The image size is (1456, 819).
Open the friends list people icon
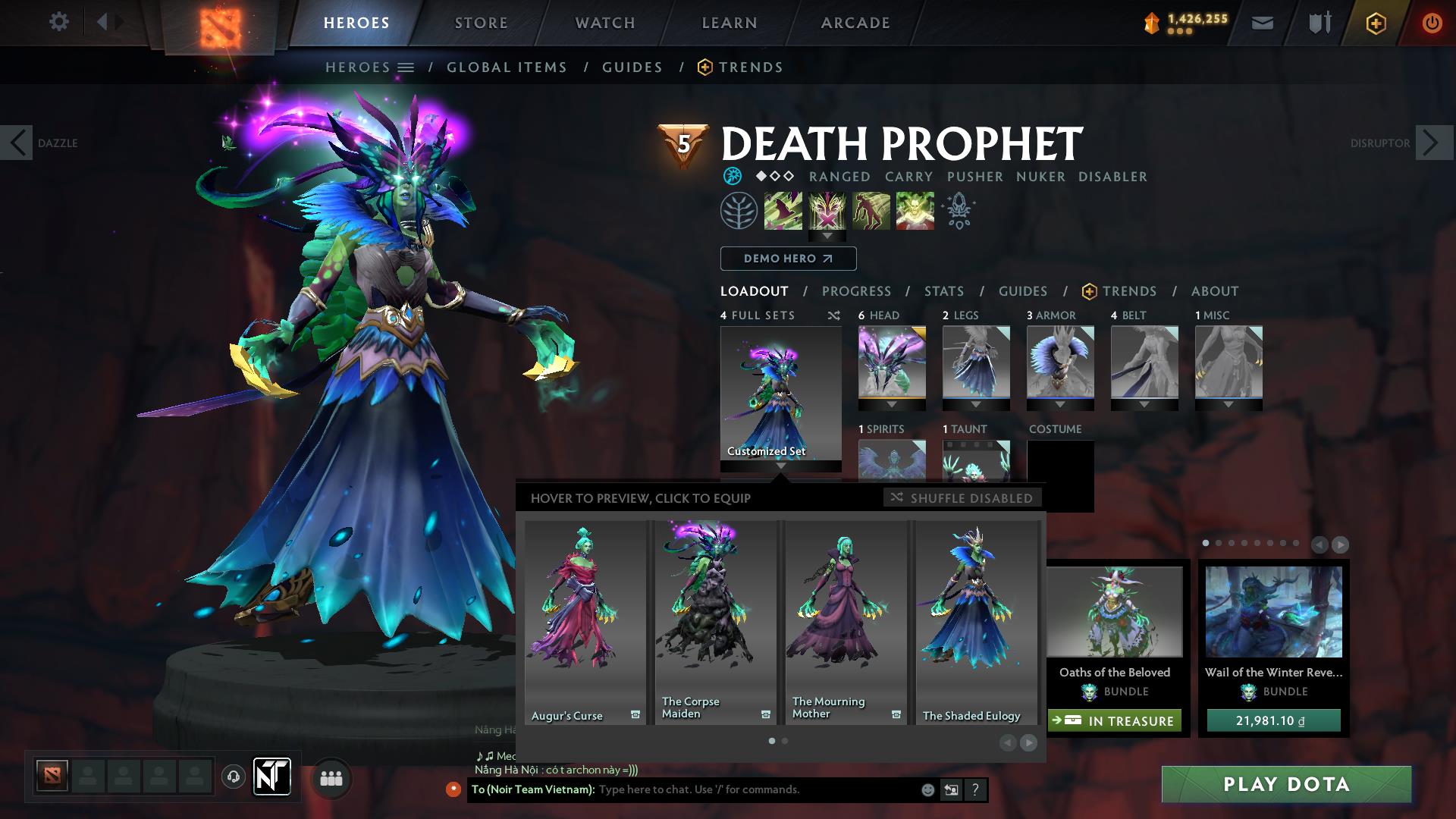(331, 777)
